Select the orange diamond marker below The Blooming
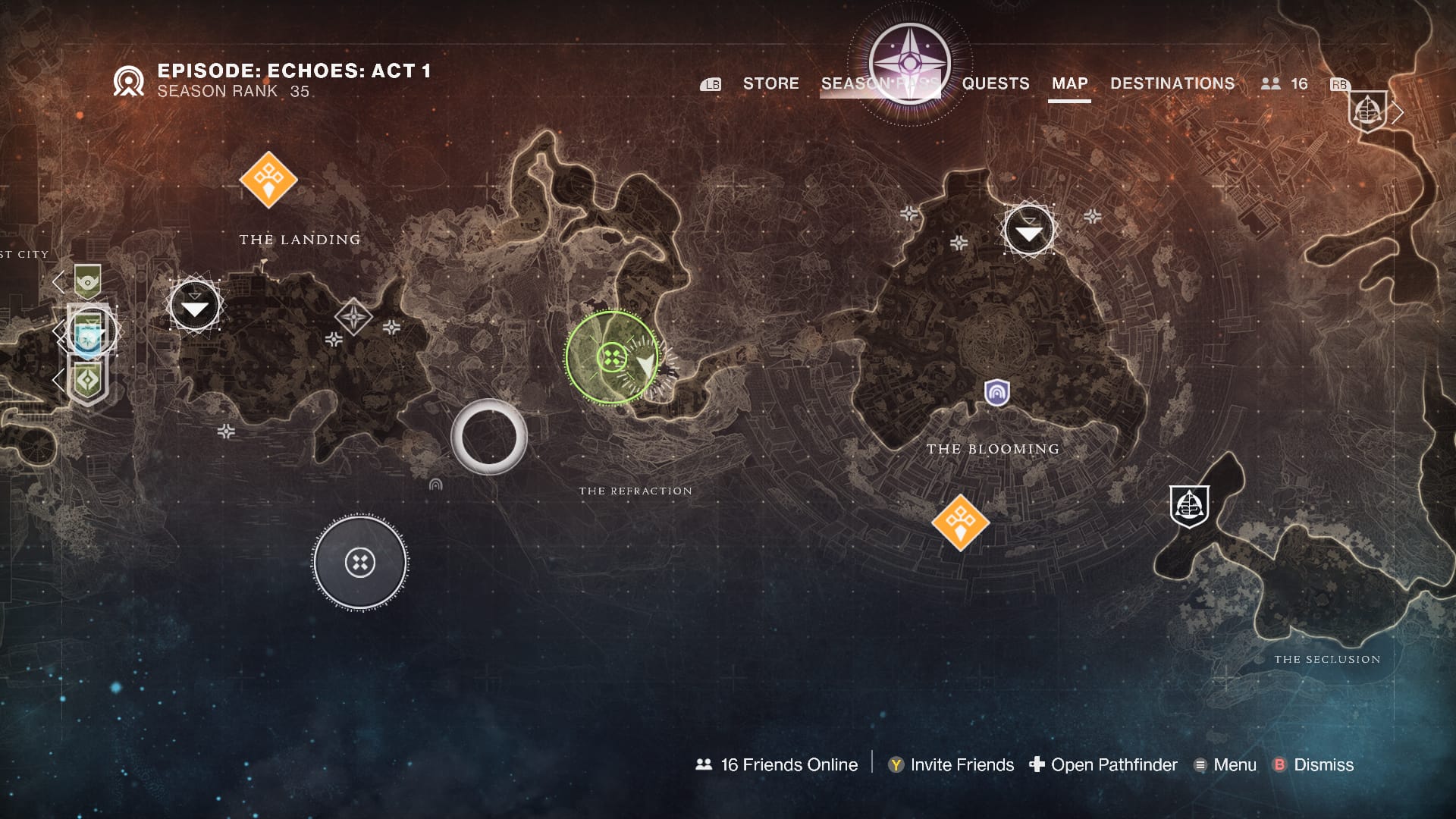Screen dimensions: 1456x819 (x=960, y=522)
